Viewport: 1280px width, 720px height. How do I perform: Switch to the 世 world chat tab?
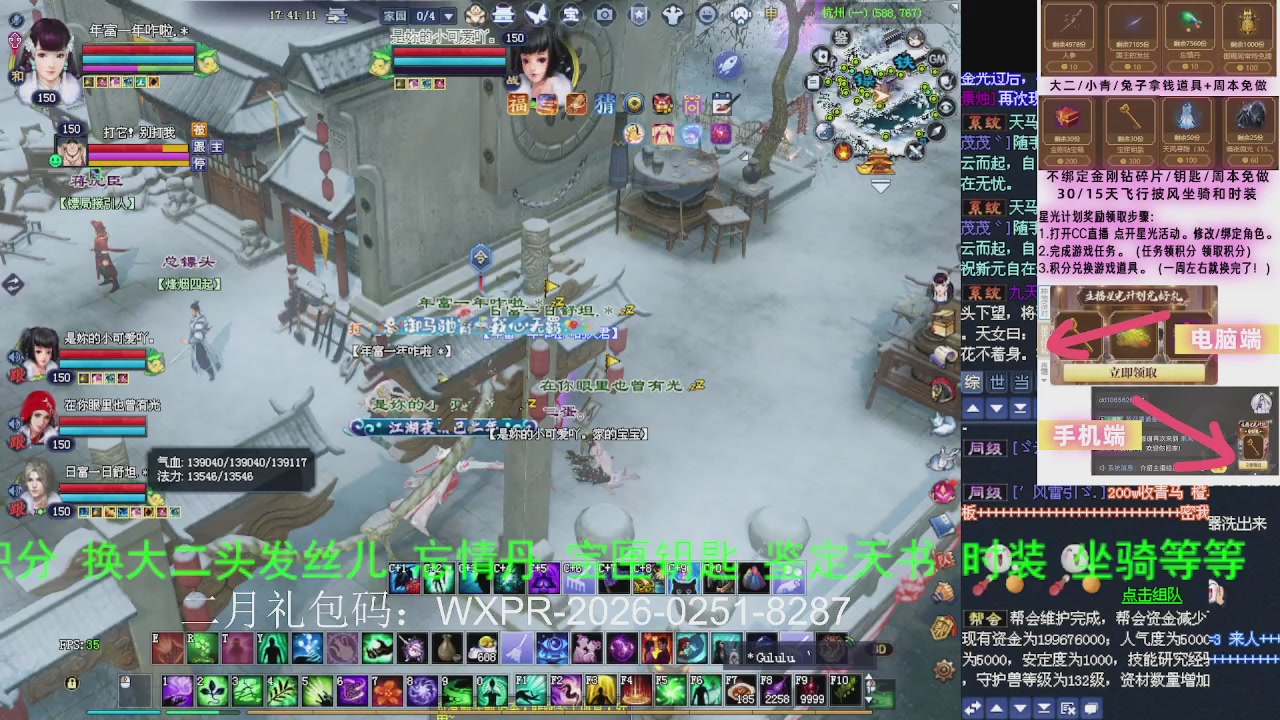click(x=999, y=384)
